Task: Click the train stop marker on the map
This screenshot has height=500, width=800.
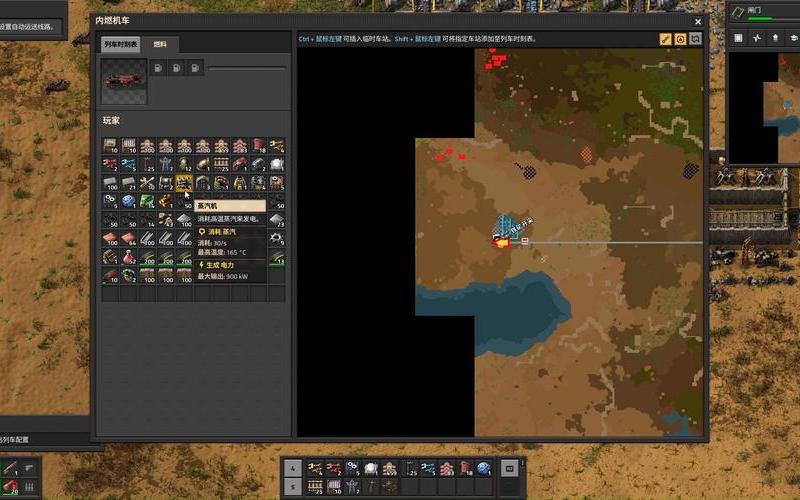Action: (x=524, y=242)
